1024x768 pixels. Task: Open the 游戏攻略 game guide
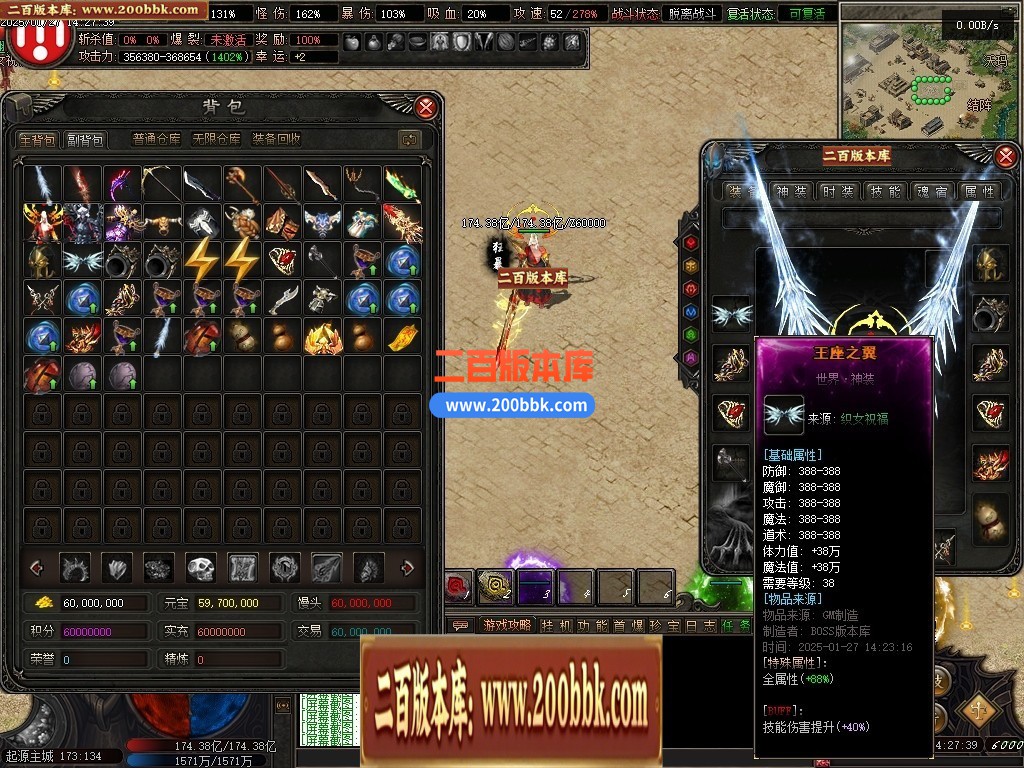(506, 625)
